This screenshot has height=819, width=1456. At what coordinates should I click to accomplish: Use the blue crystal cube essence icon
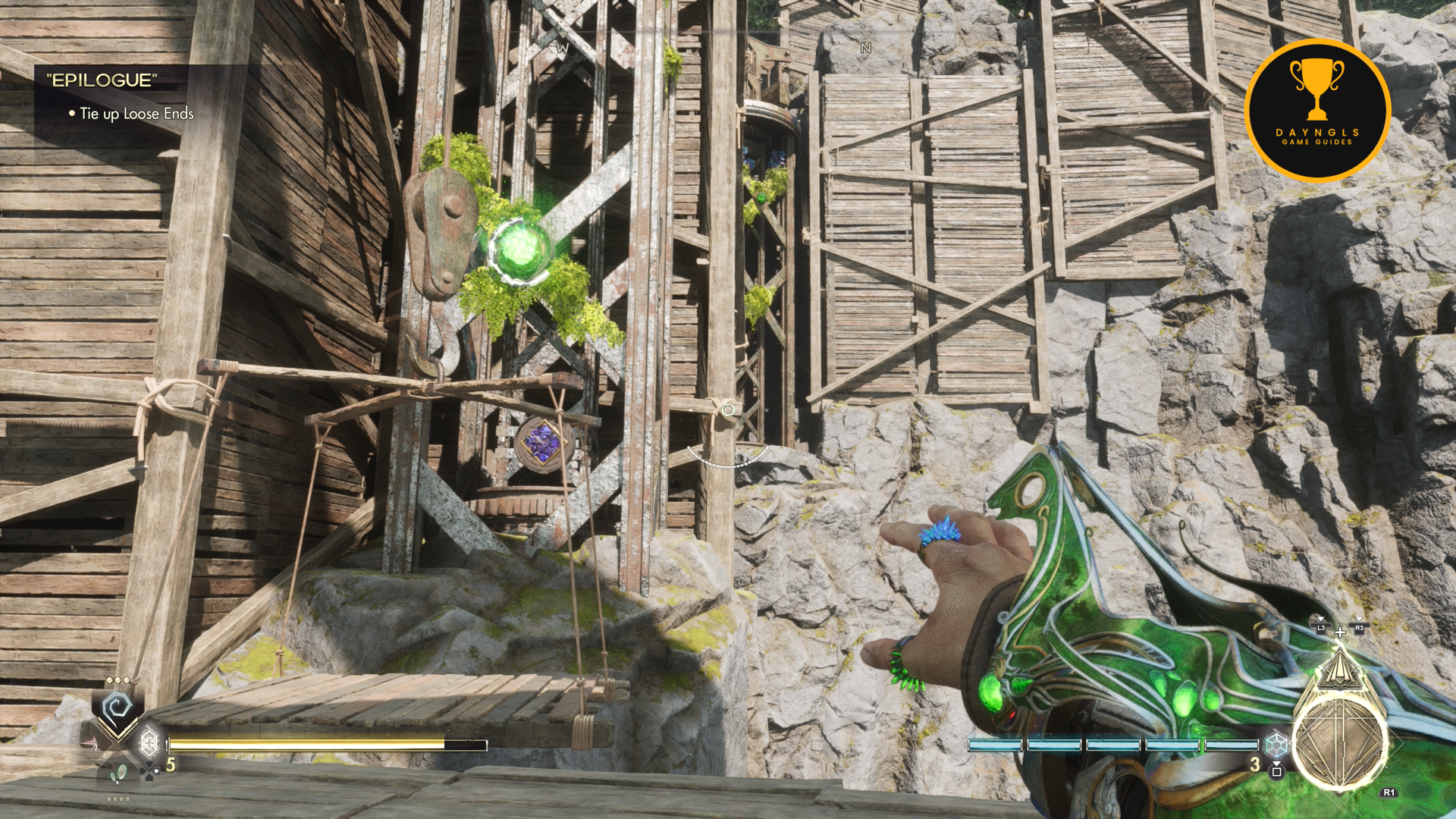point(1277,744)
